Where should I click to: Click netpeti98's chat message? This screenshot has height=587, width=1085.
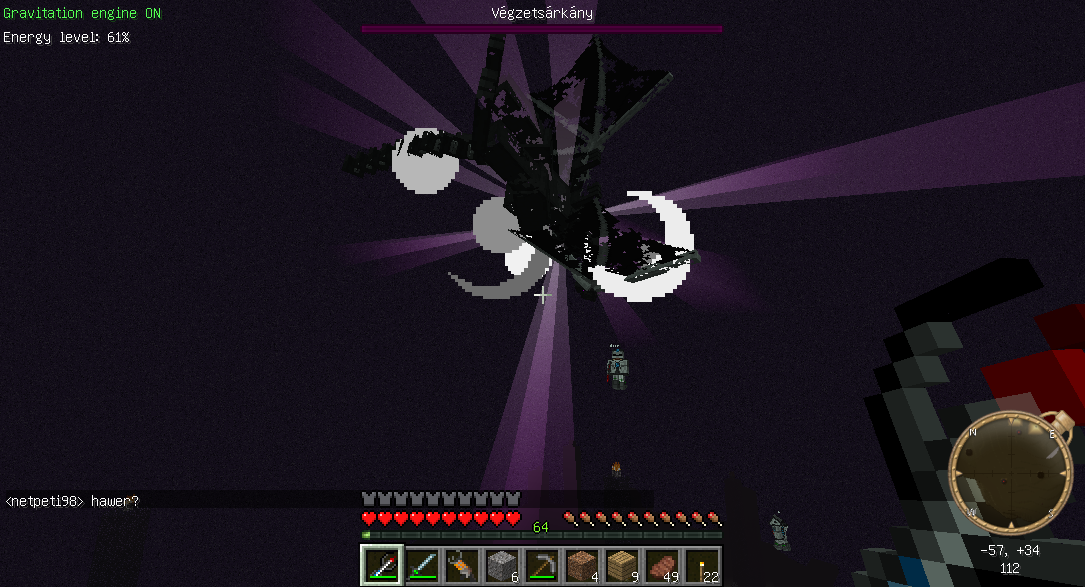[72, 501]
